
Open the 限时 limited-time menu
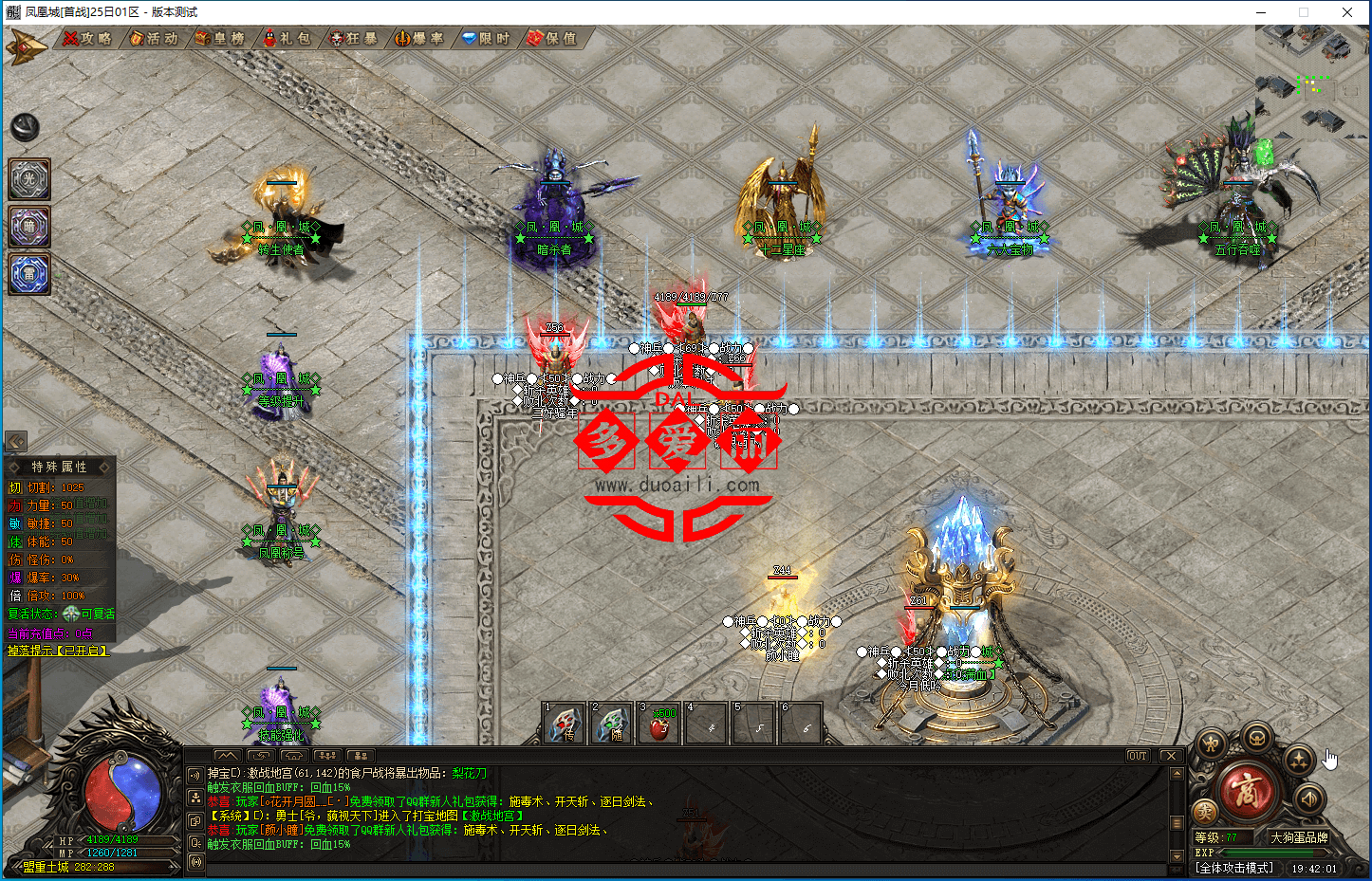[487, 39]
